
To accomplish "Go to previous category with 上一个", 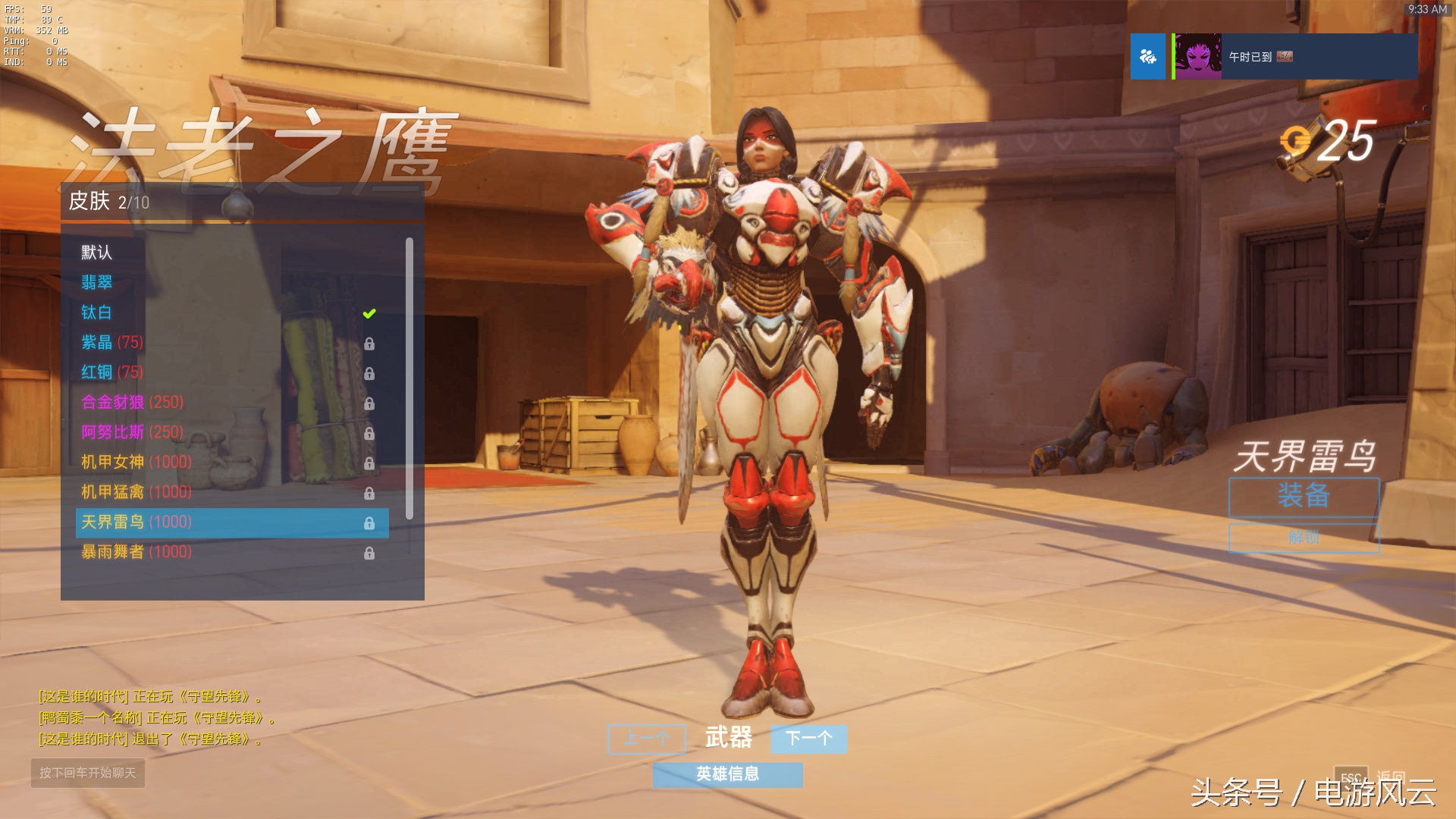I will tap(647, 739).
